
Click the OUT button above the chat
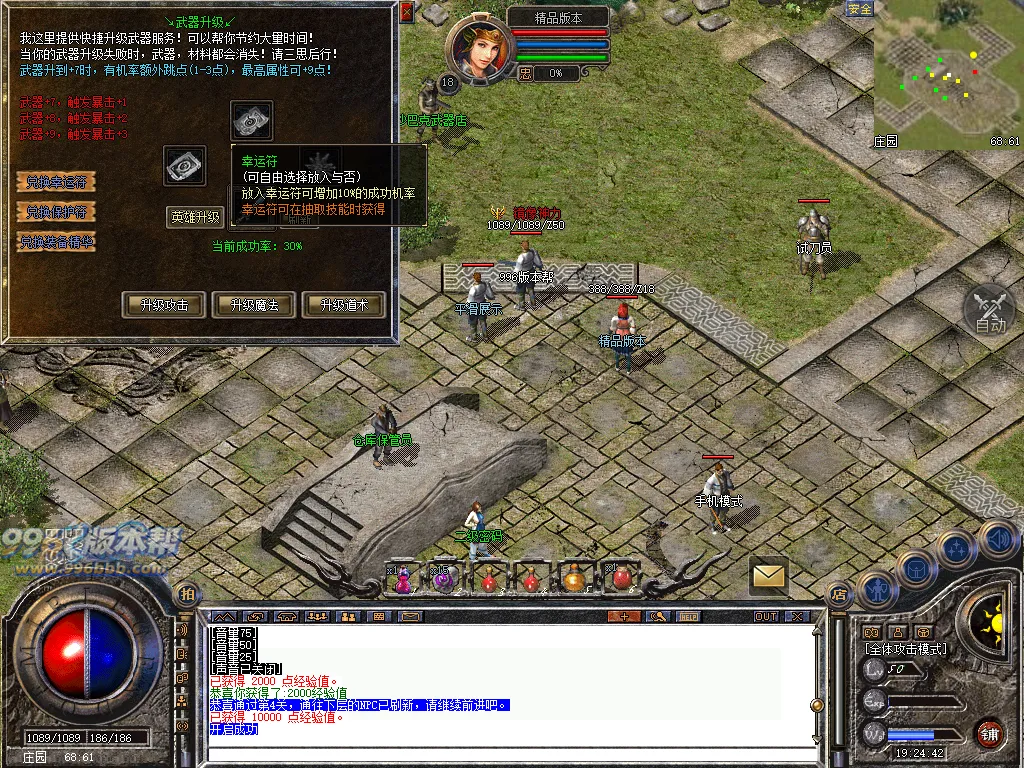[766, 616]
